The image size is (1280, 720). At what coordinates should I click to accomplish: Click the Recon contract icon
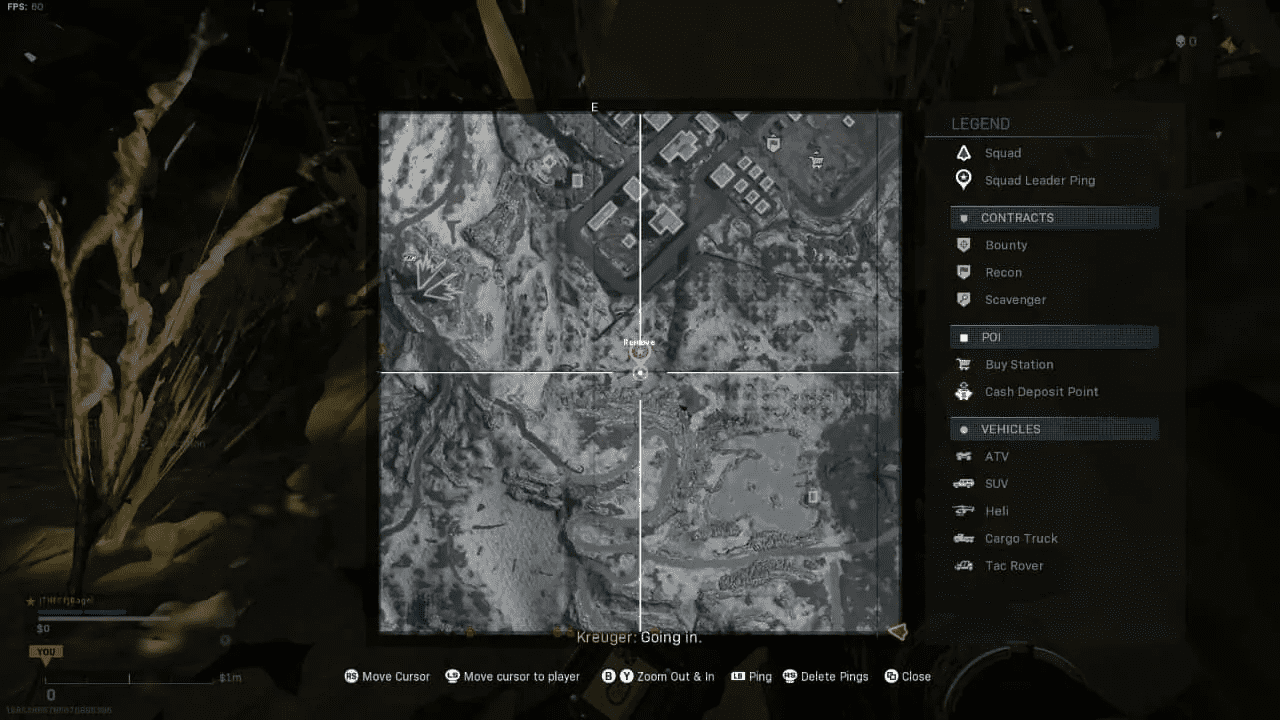963,272
